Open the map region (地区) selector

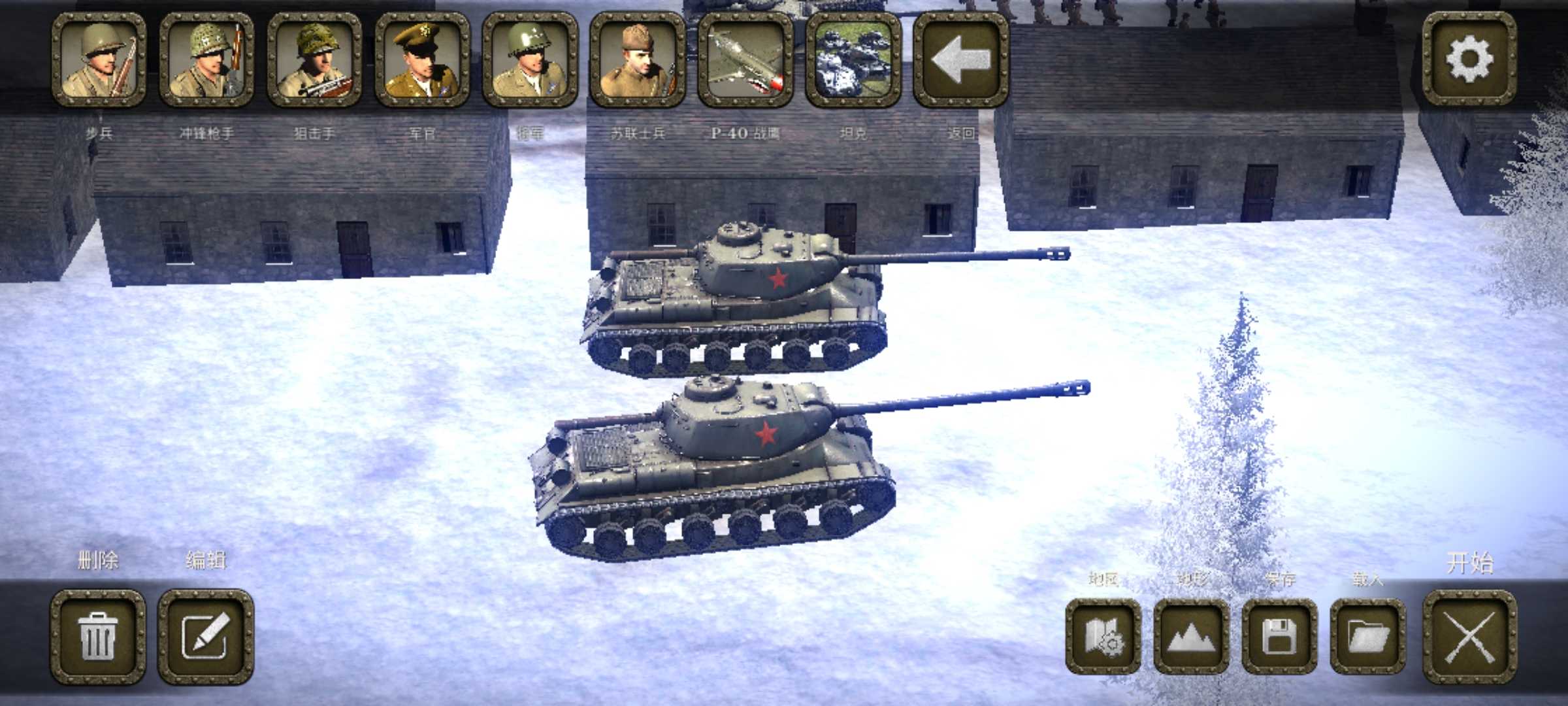pyautogui.click(x=1103, y=637)
